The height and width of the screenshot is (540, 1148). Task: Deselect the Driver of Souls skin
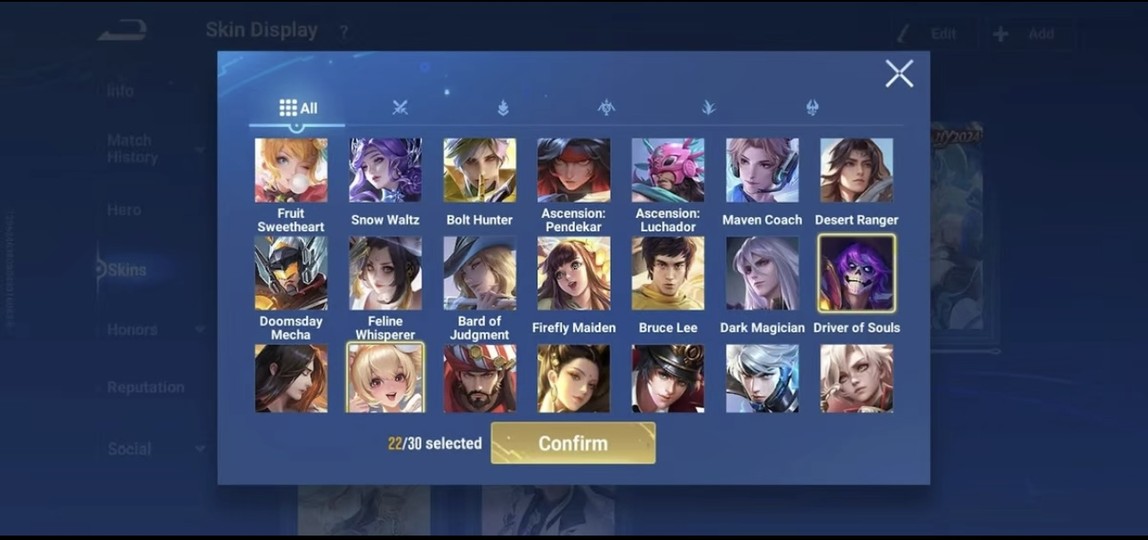click(857, 273)
